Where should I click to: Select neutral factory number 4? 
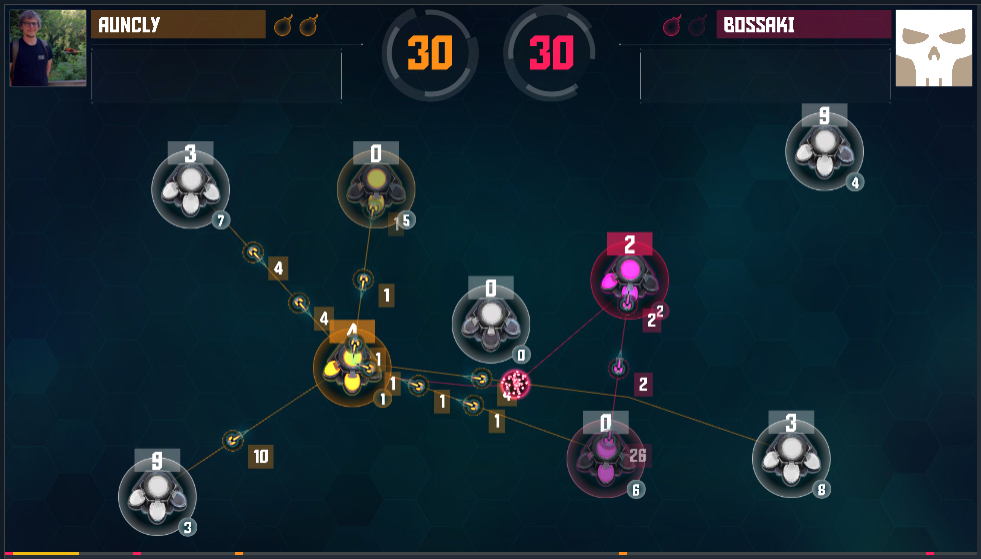[x=824, y=151]
